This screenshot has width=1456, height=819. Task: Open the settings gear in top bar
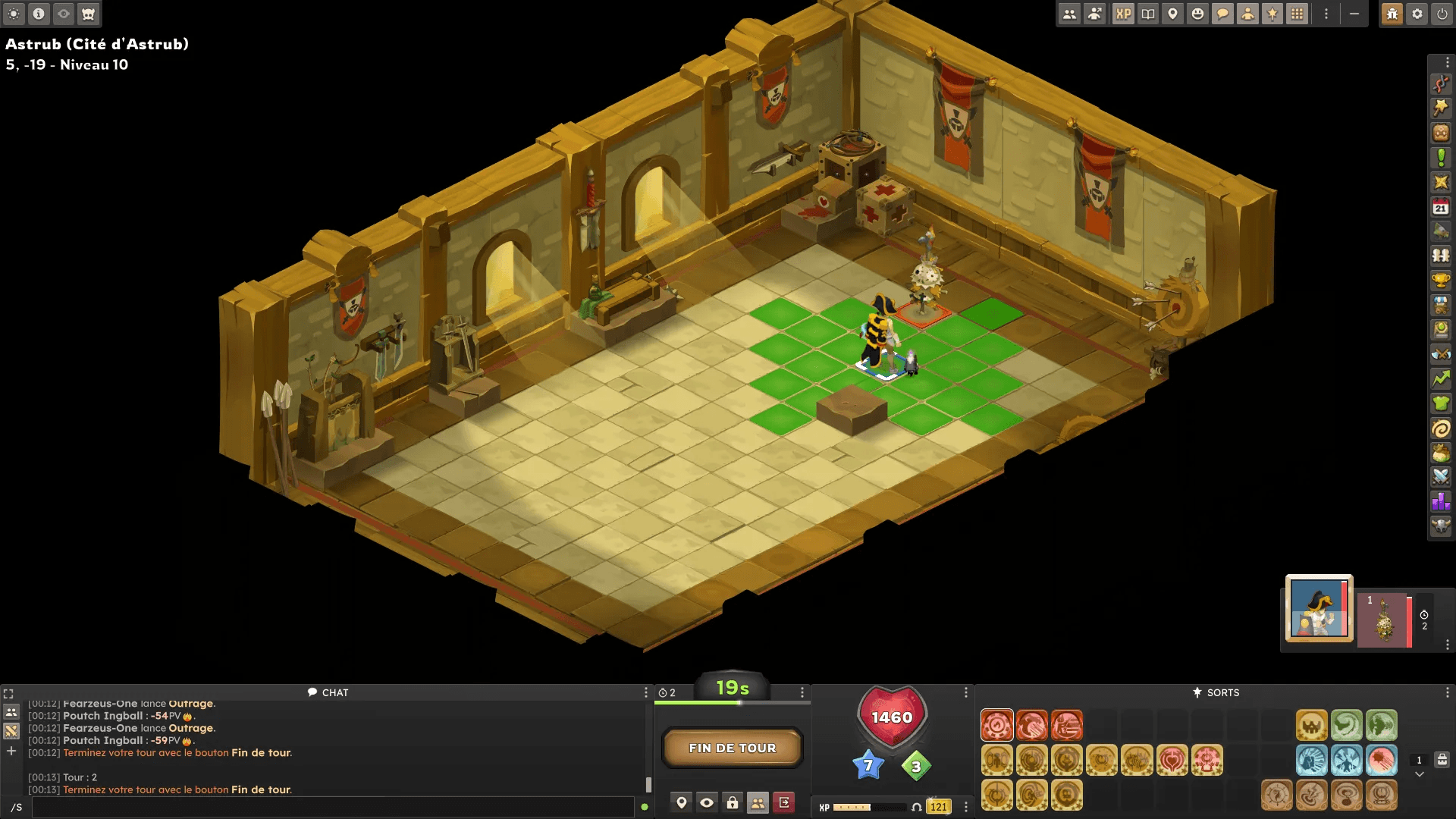(1417, 14)
